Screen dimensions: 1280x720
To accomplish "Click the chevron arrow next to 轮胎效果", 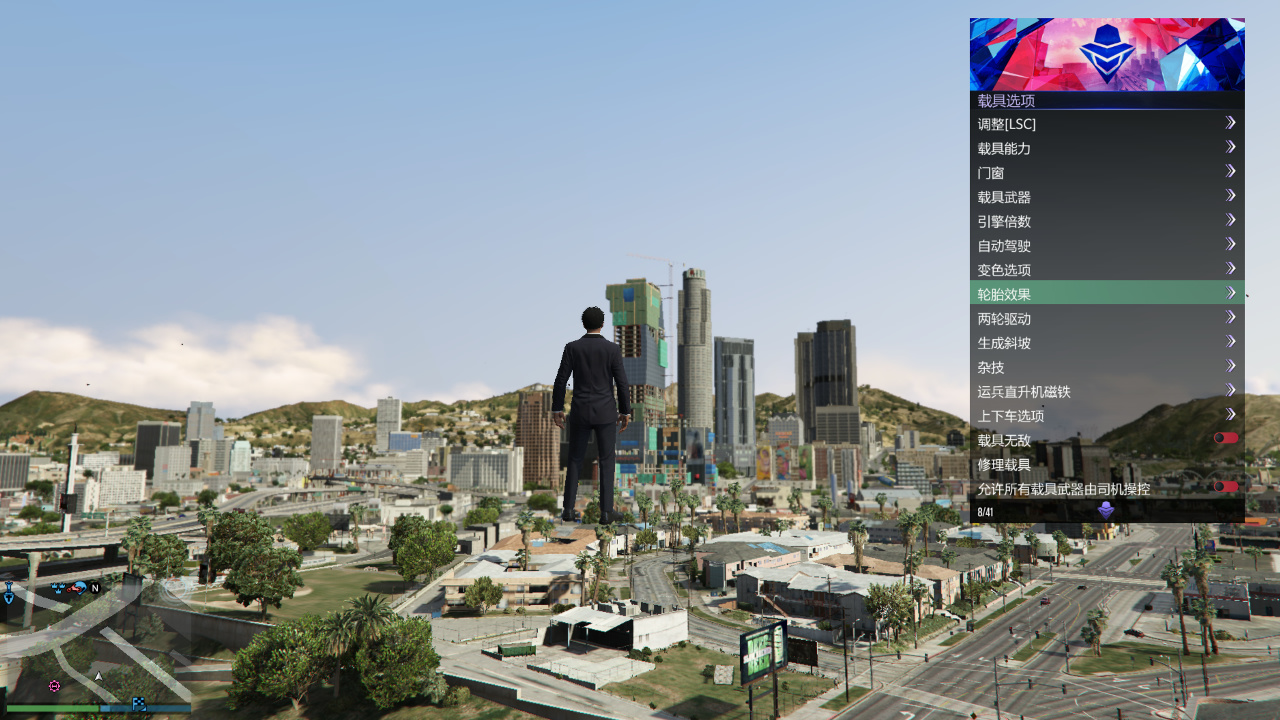I will click(1231, 293).
